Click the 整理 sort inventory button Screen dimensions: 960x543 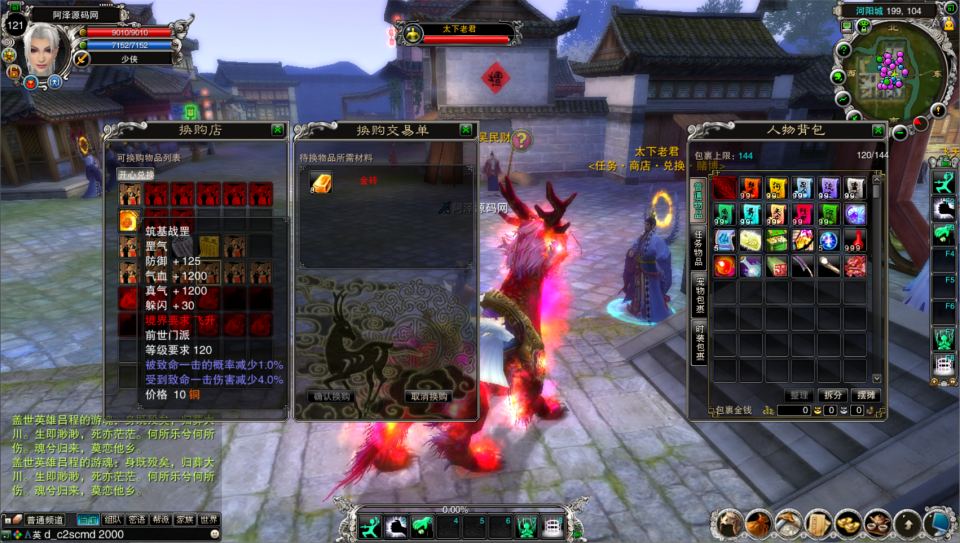798,395
